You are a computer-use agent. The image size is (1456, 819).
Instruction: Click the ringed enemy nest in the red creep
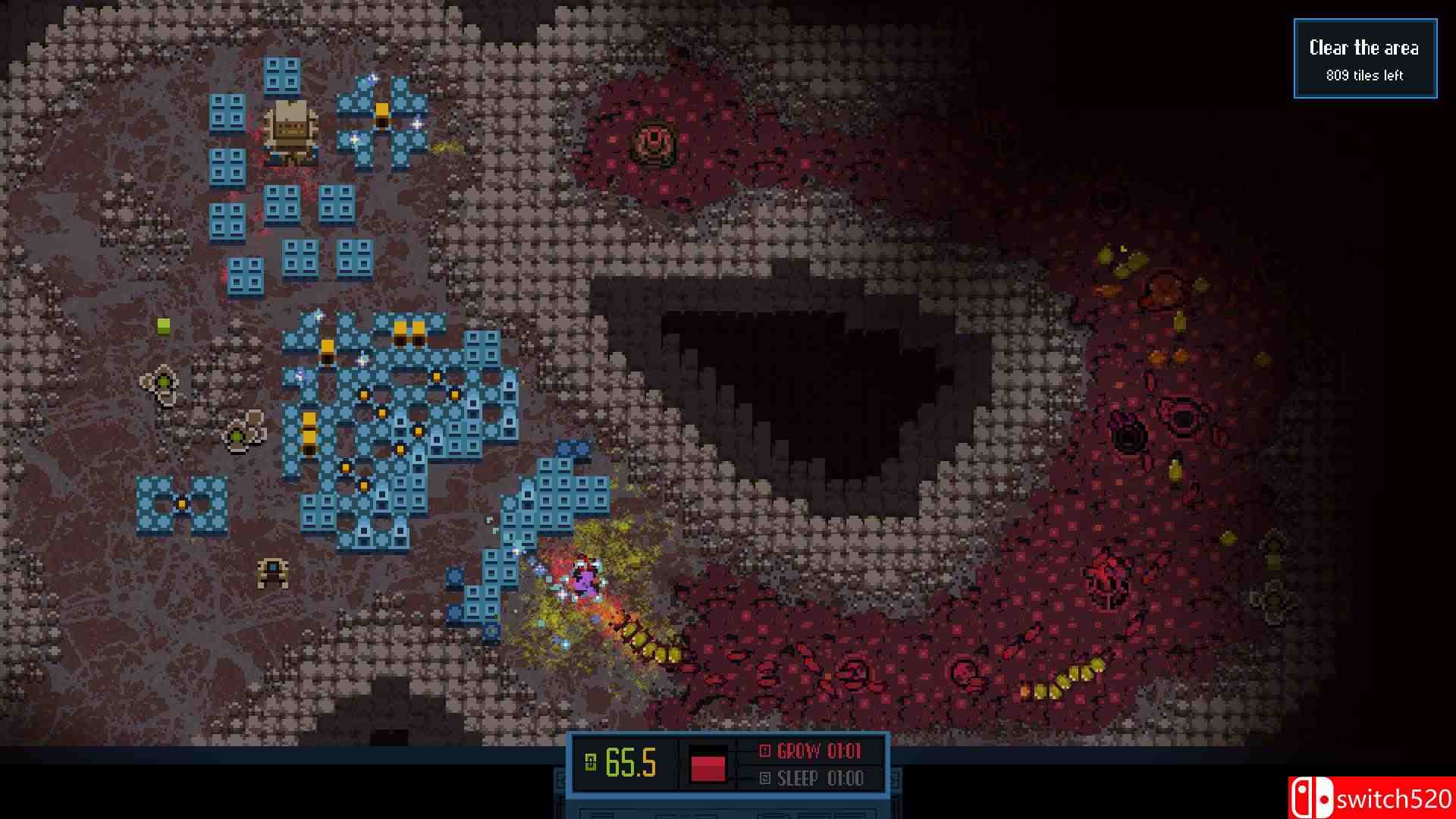click(654, 140)
